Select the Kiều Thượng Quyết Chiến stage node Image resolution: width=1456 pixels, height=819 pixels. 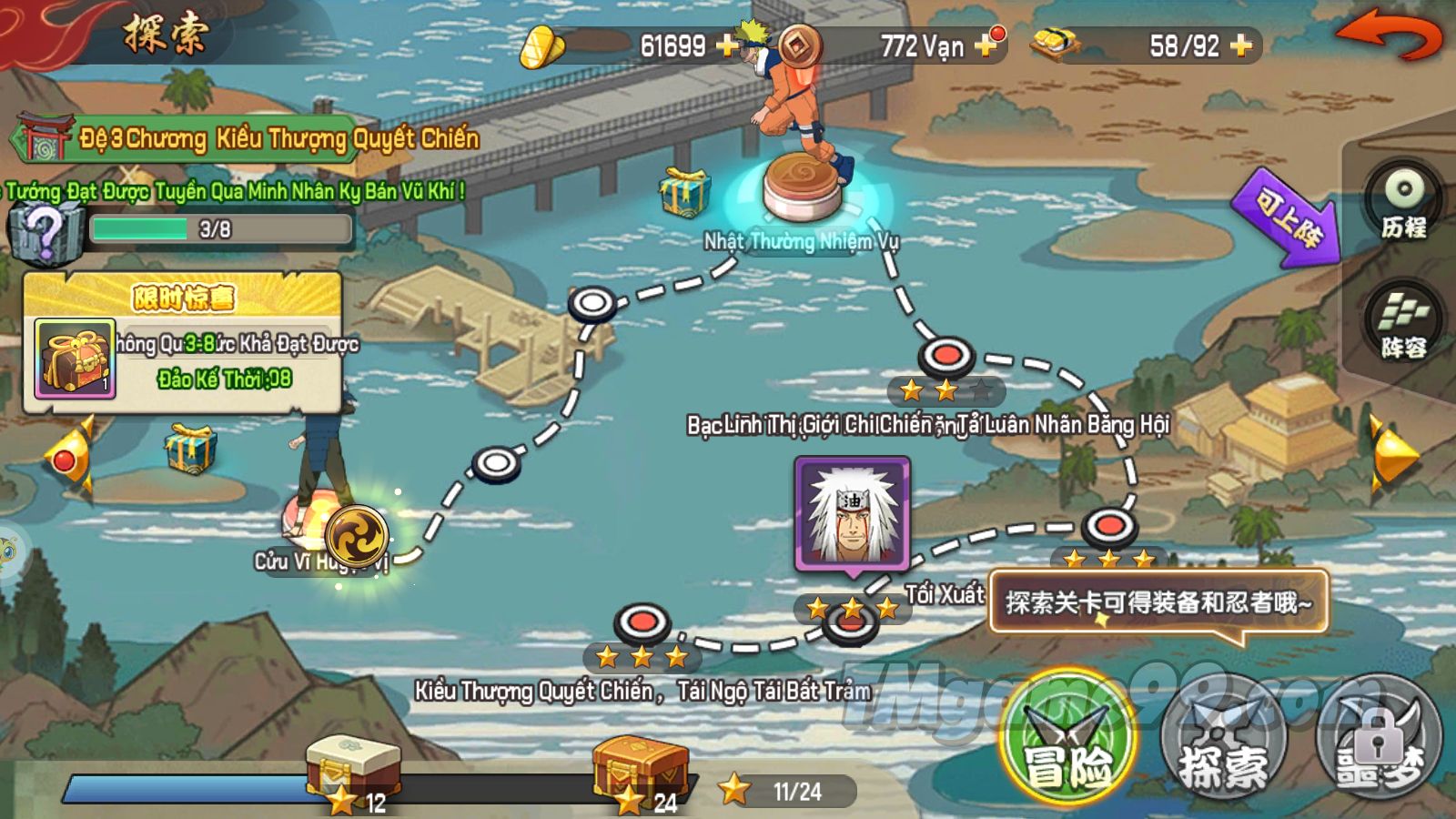click(642, 624)
